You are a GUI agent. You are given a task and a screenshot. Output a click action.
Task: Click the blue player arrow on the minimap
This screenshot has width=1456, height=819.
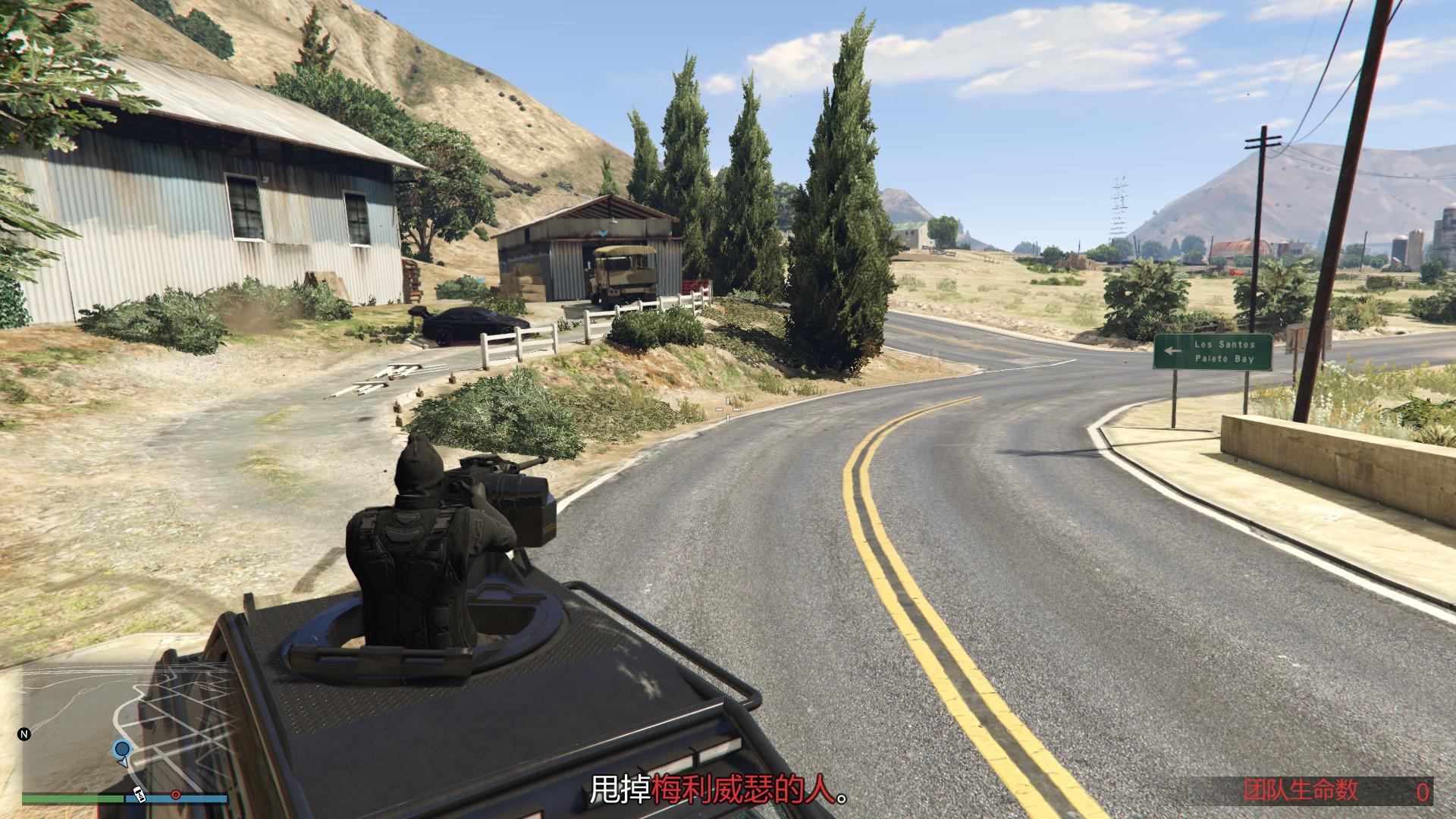coord(124,763)
